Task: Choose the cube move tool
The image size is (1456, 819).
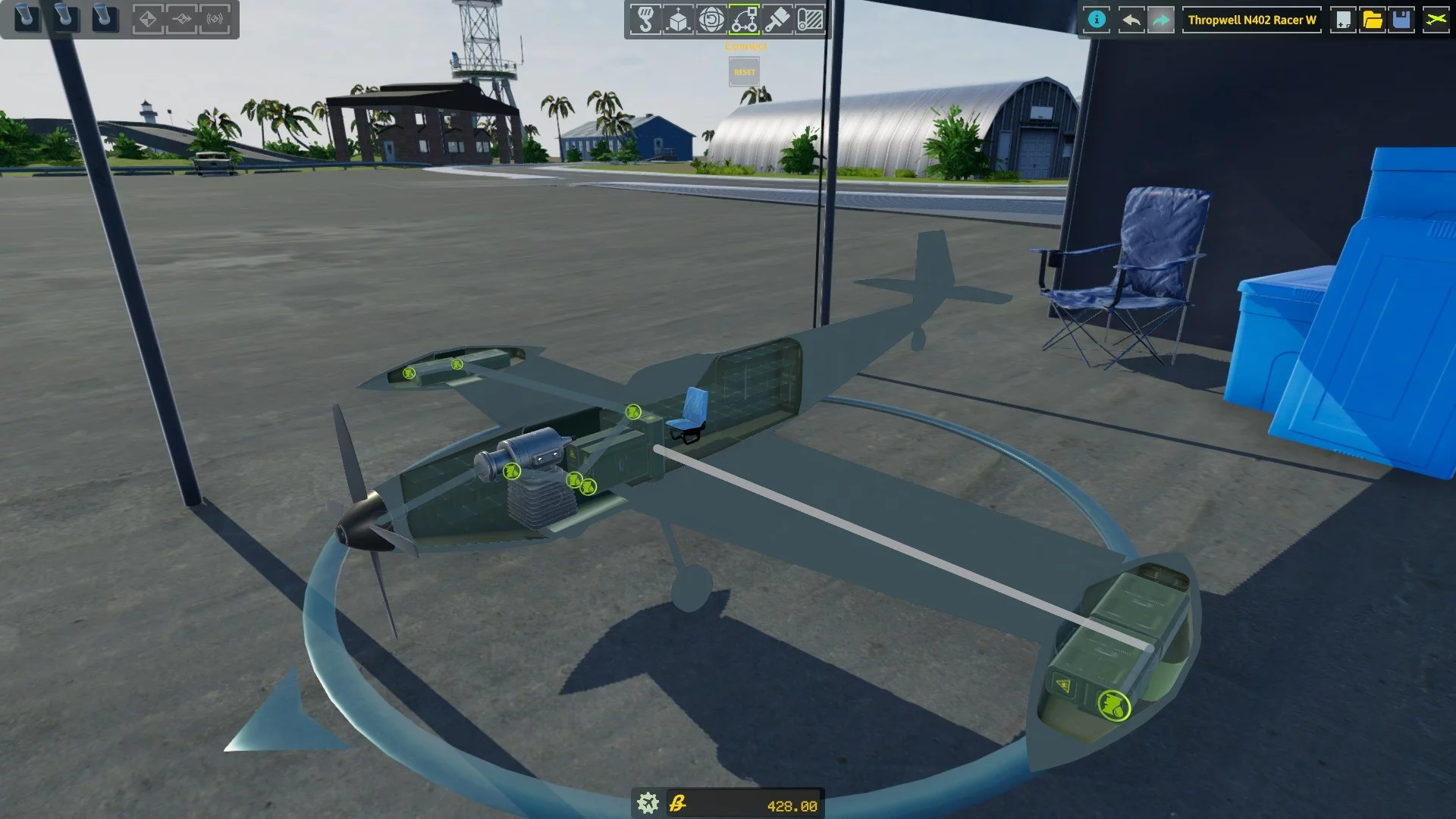Action: click(x=678, y=20)
